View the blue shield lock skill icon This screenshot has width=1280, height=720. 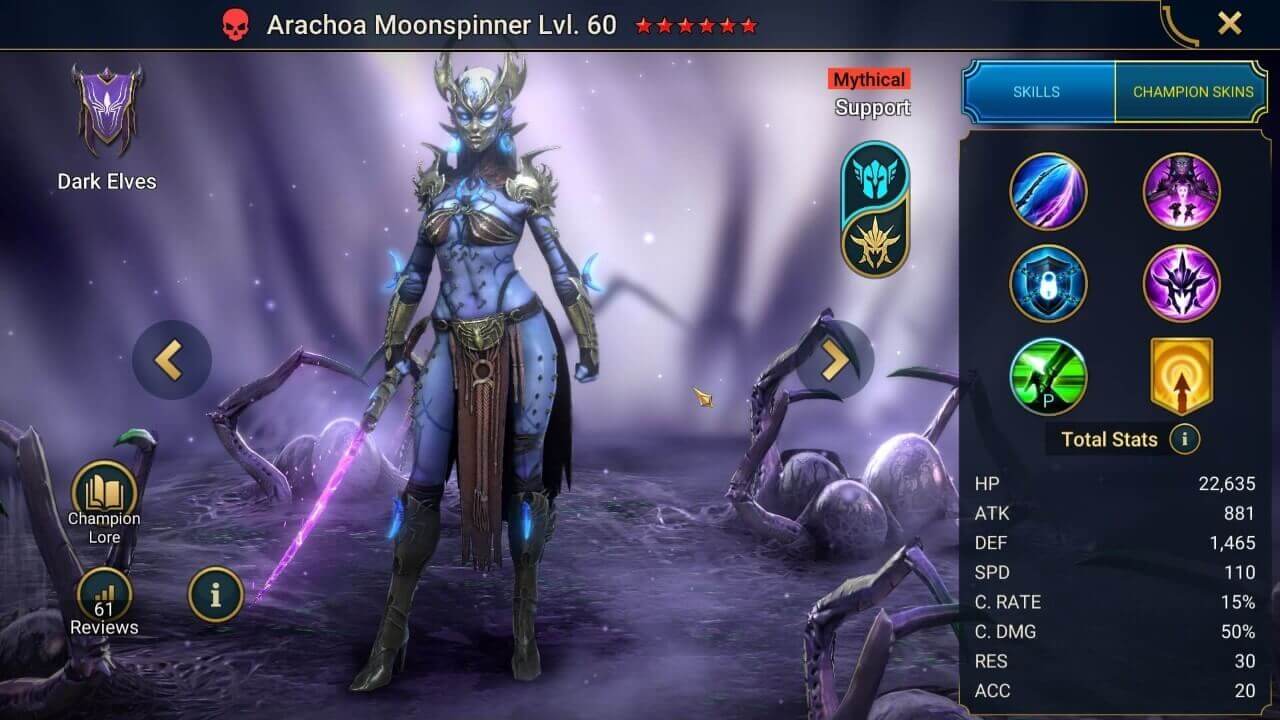[1048, 284]
